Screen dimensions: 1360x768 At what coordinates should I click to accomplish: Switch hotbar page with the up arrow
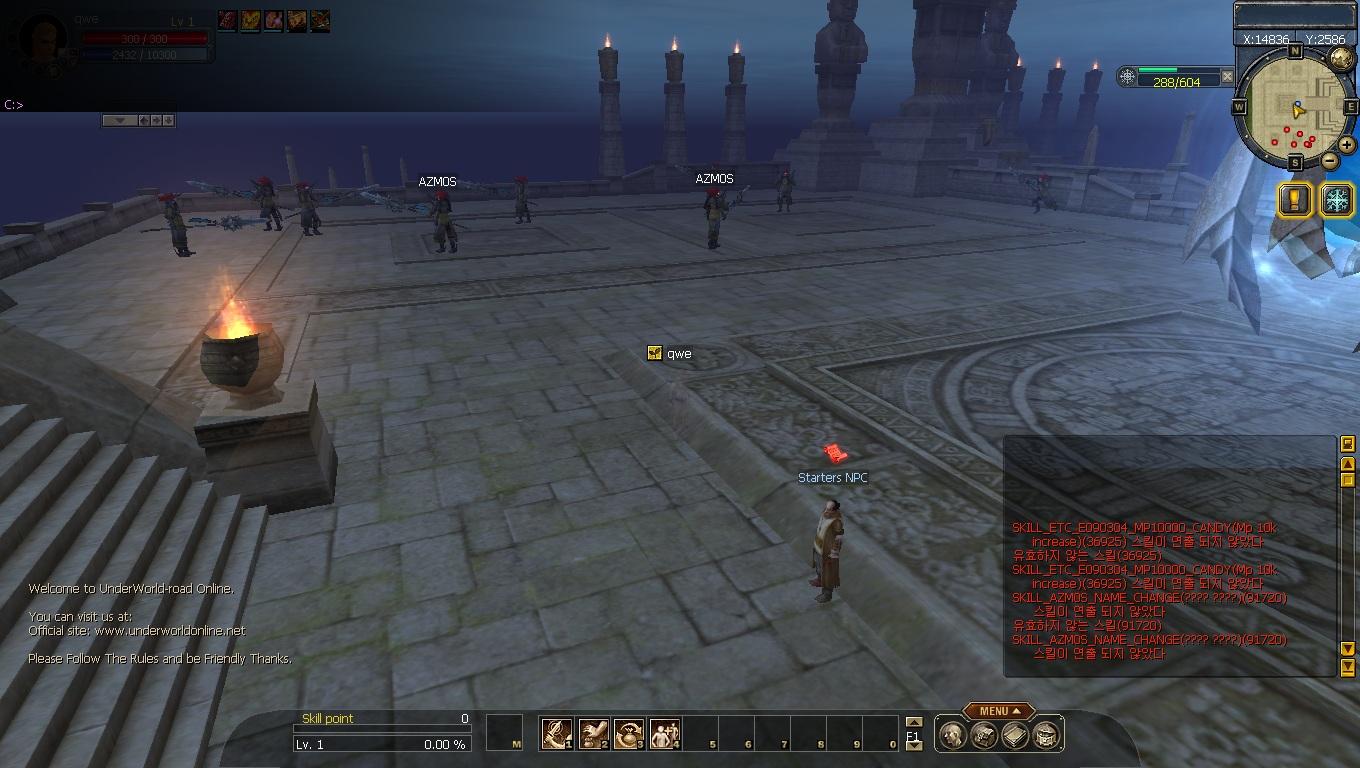coord(913,722)
